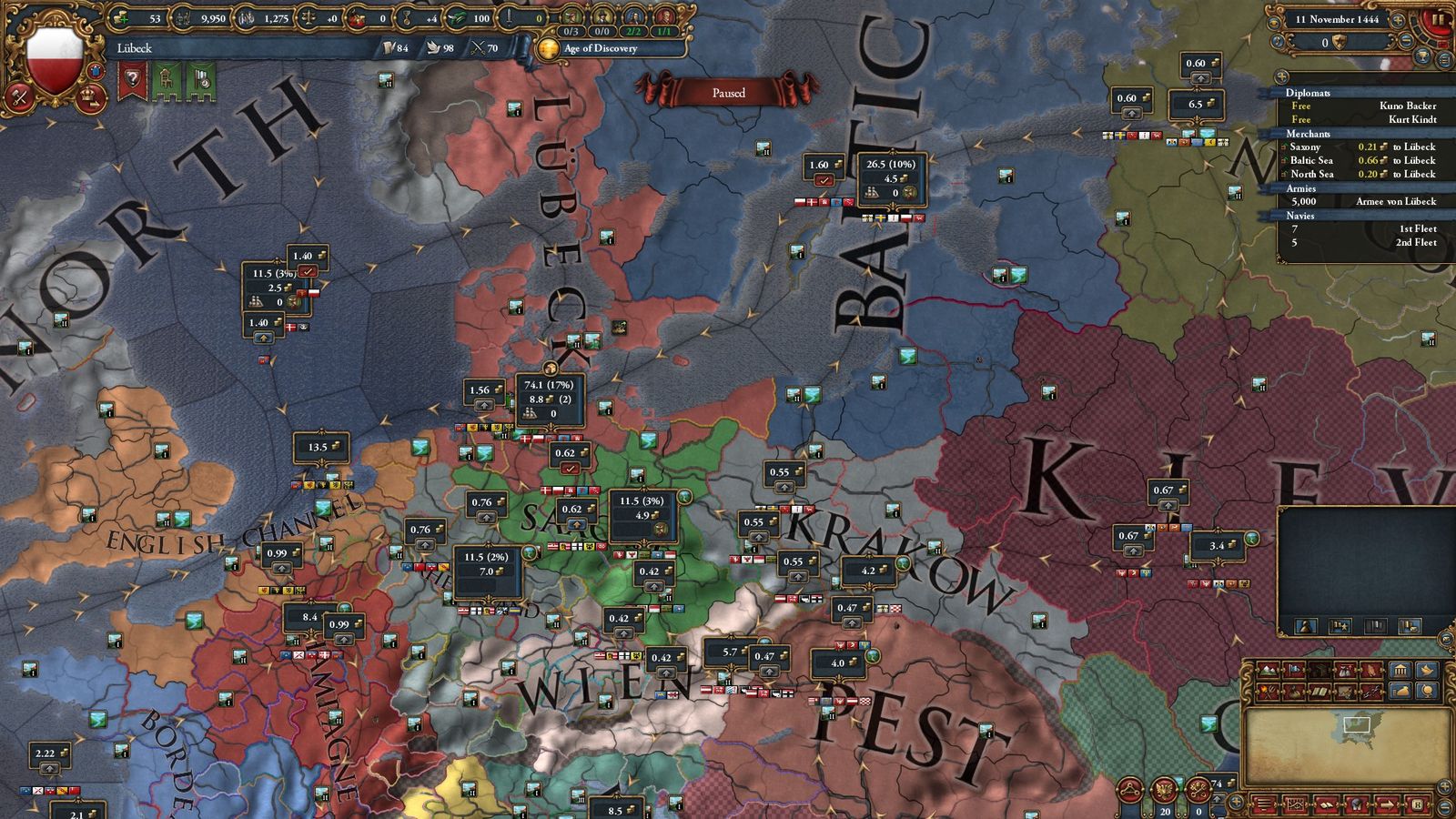Increase game speed with the plus control
Screen dimensions: 1456x819
pos(1397,20)
